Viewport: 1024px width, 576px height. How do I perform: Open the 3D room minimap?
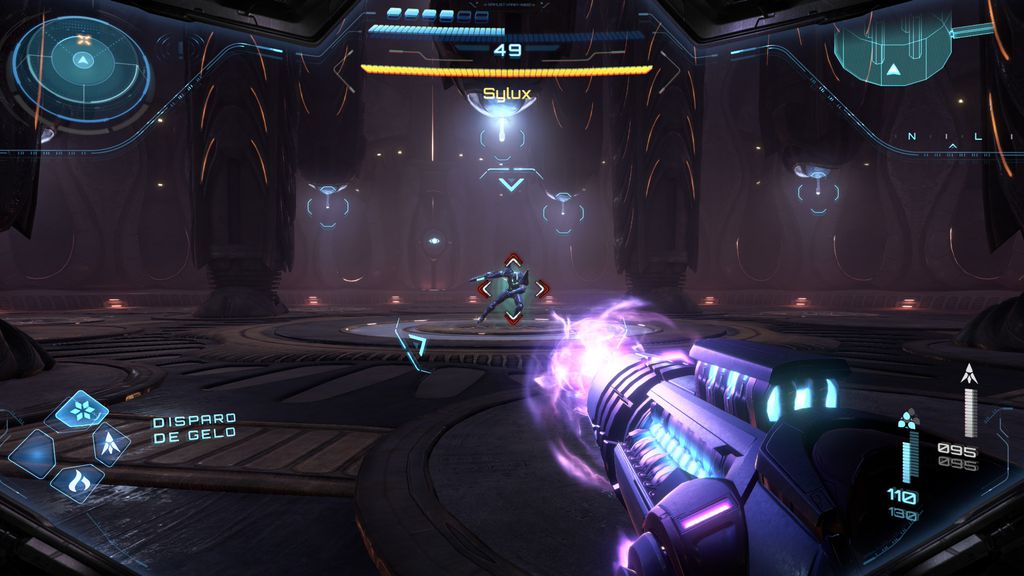tap(892, 50)
